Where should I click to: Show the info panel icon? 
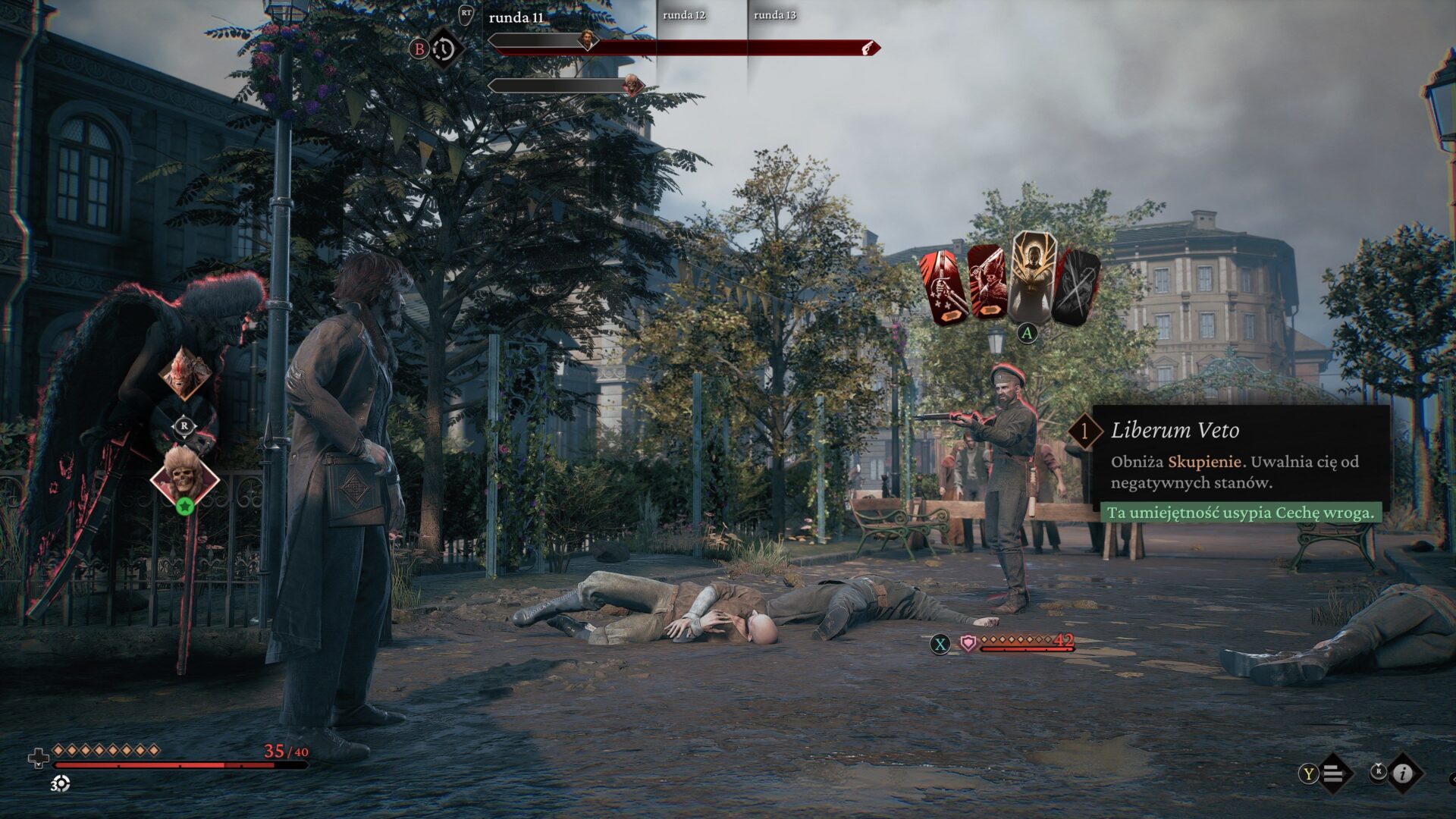1403,773
